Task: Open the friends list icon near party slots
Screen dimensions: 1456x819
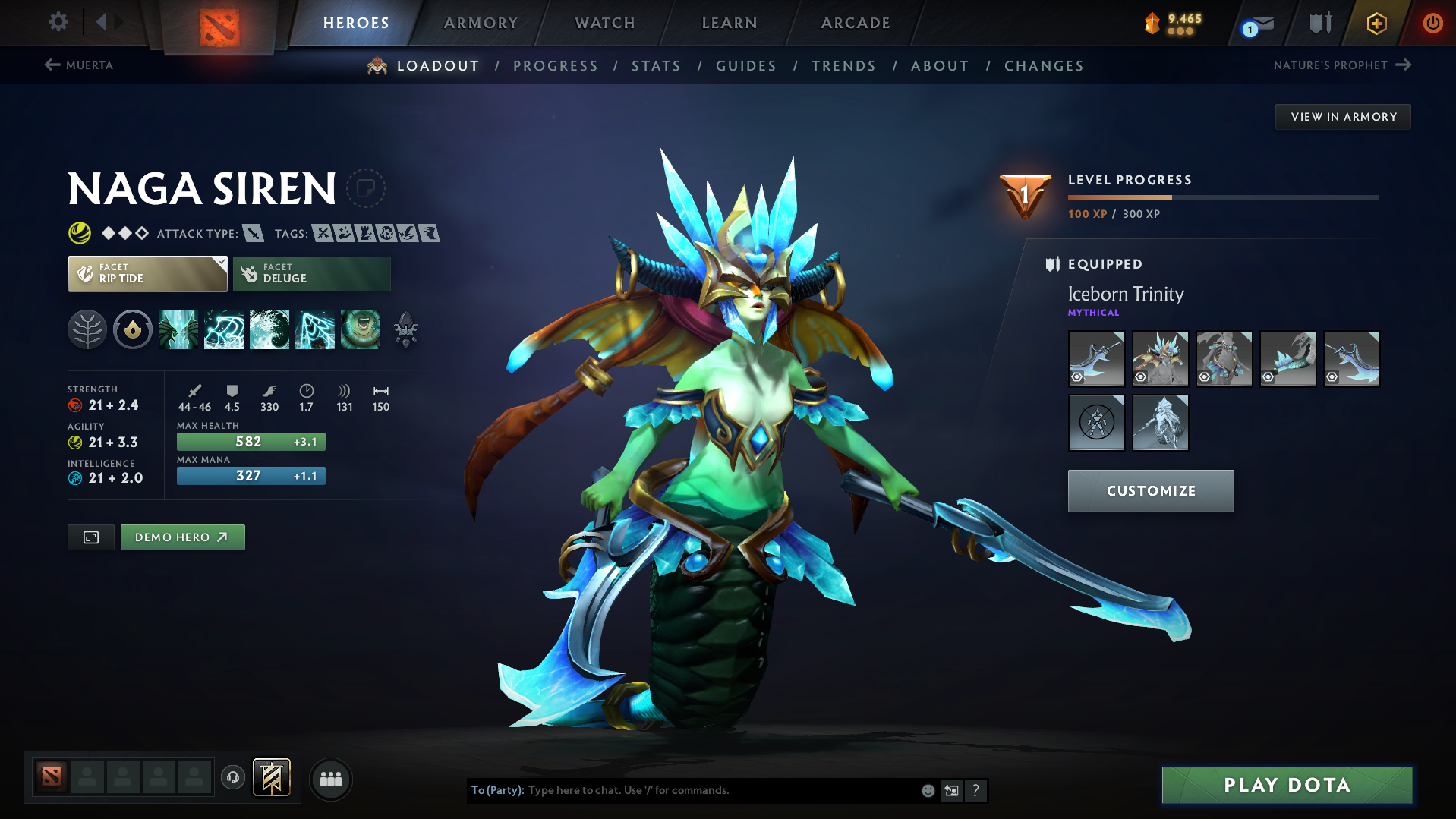Action: click(330, 777)
